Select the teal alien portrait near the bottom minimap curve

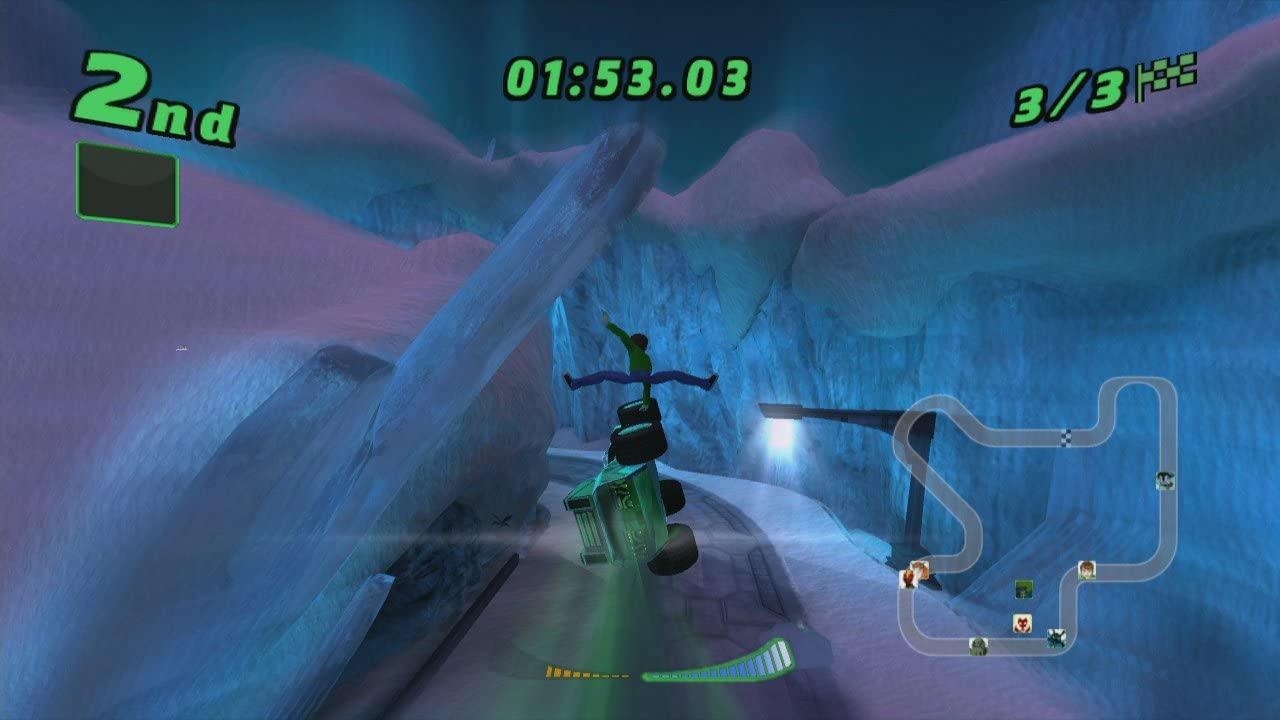pyautogui.click(x=1055, y=640)
